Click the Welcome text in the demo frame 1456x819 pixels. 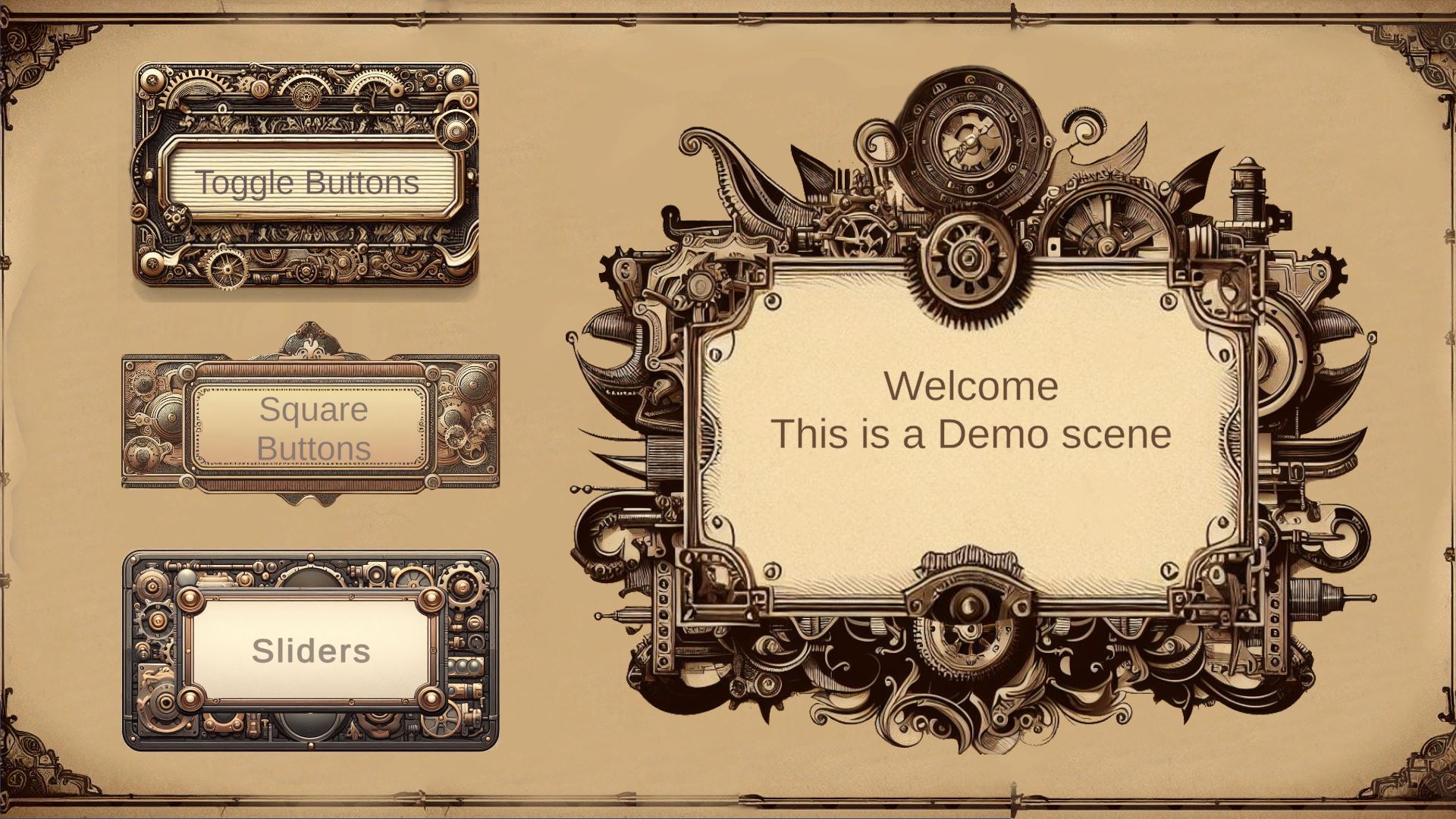pos(971,387)
